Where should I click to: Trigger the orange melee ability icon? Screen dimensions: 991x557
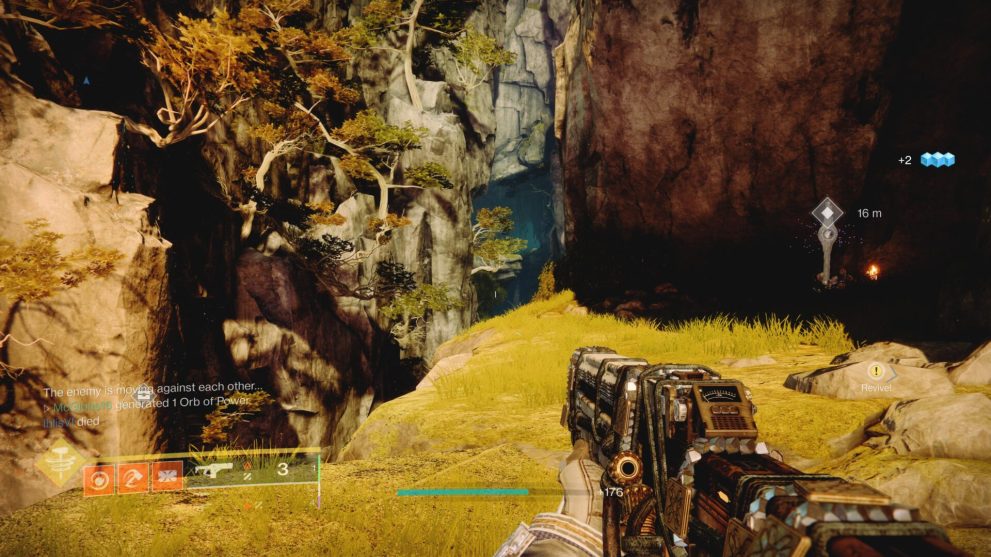pos(133,476)
